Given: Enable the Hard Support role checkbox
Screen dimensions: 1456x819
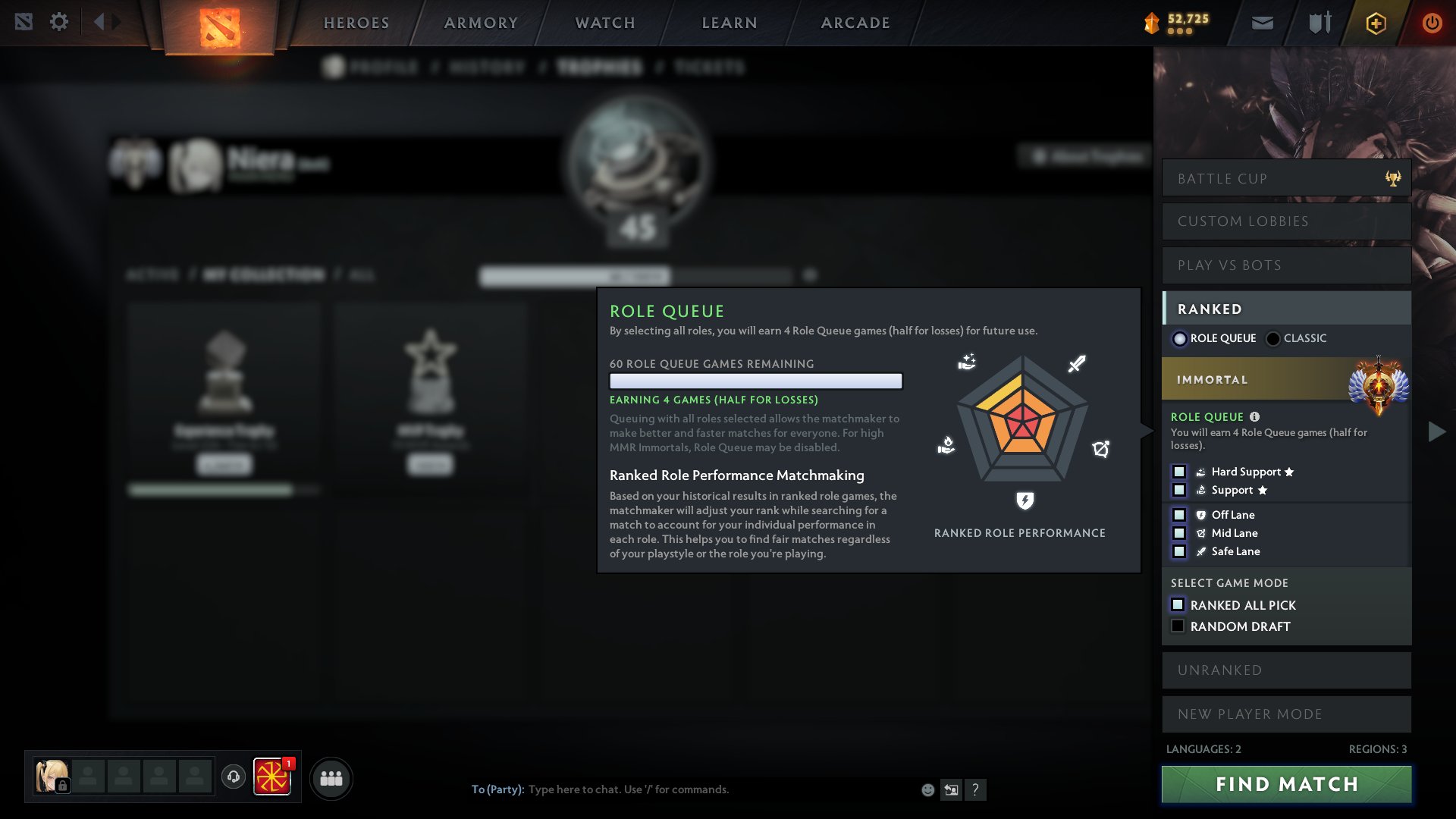Looking at the screenshot, I should point(1180,471).
